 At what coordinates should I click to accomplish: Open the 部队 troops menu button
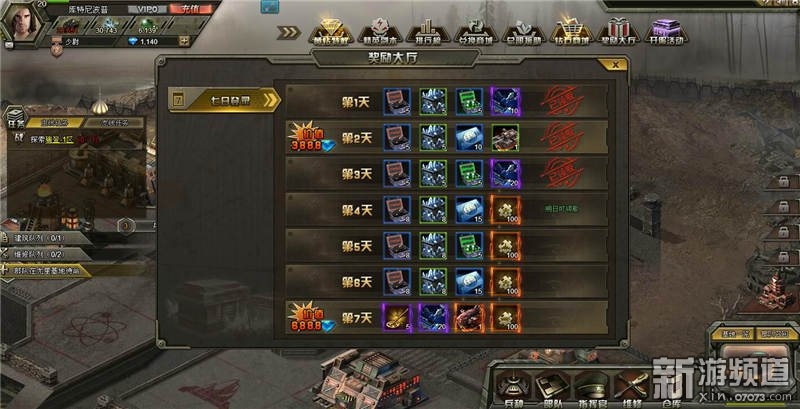point(552,387)
